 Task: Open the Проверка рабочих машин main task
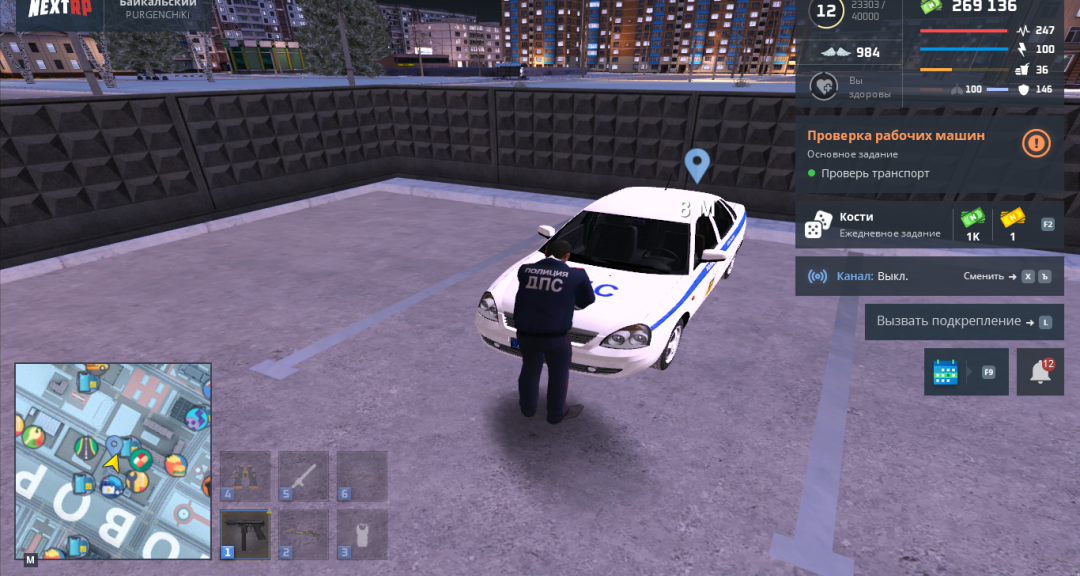pos(895,136)
